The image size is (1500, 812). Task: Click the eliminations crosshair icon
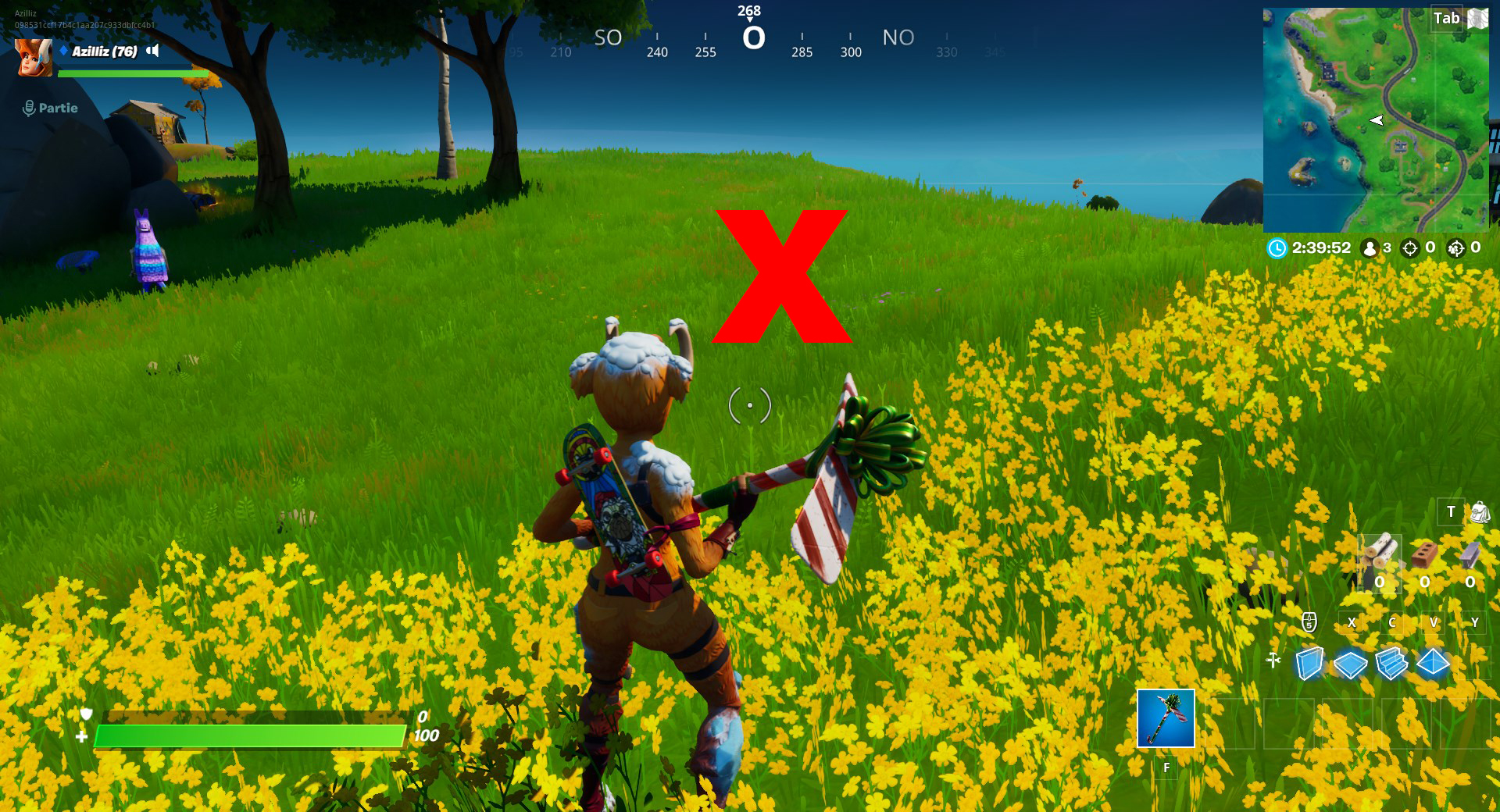1410,248
